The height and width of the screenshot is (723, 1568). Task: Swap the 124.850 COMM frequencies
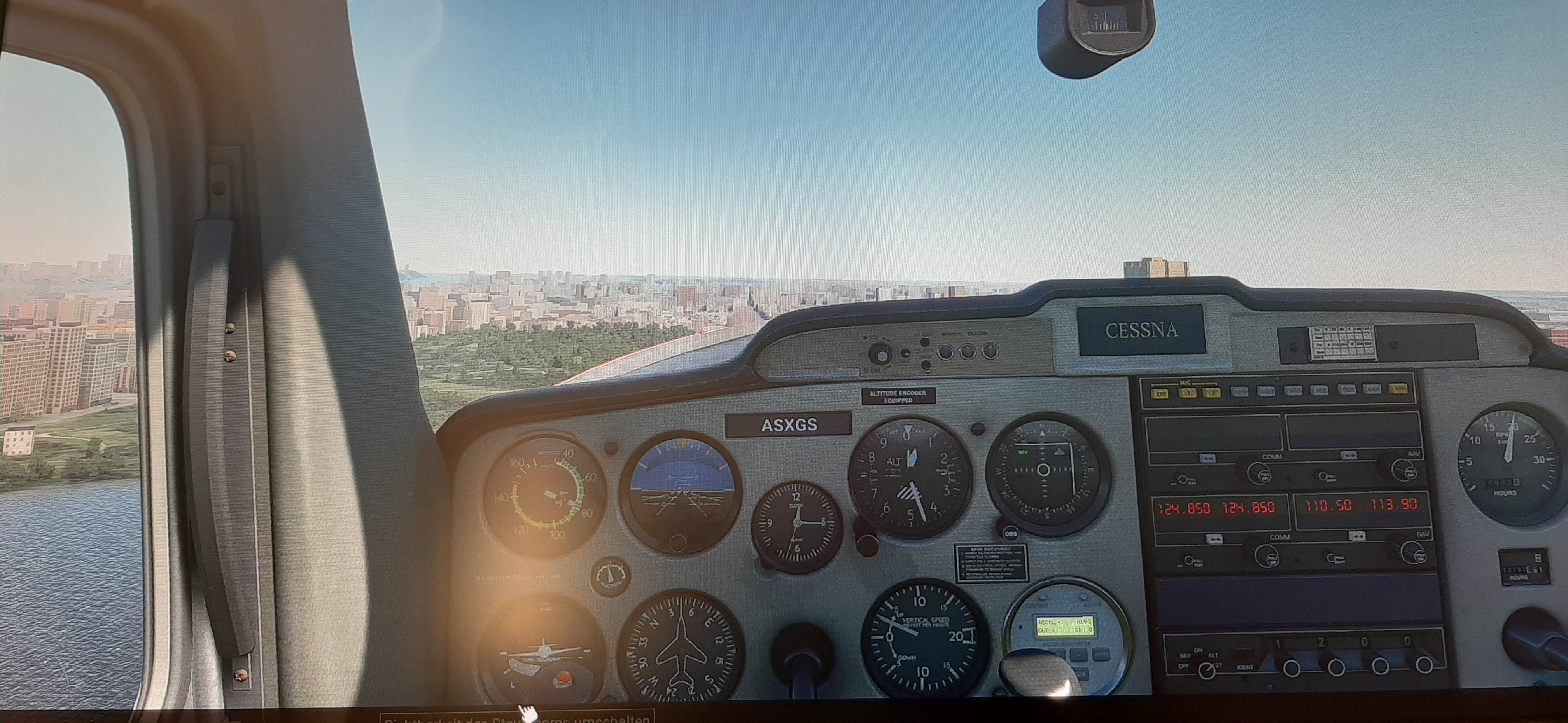(x=1214, y=539)
